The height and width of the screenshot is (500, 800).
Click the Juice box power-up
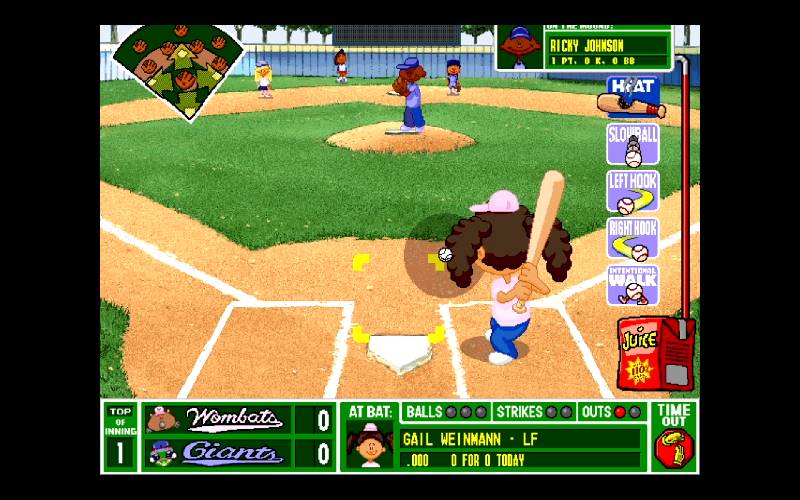pyautogui.click(x=644, y=352)
